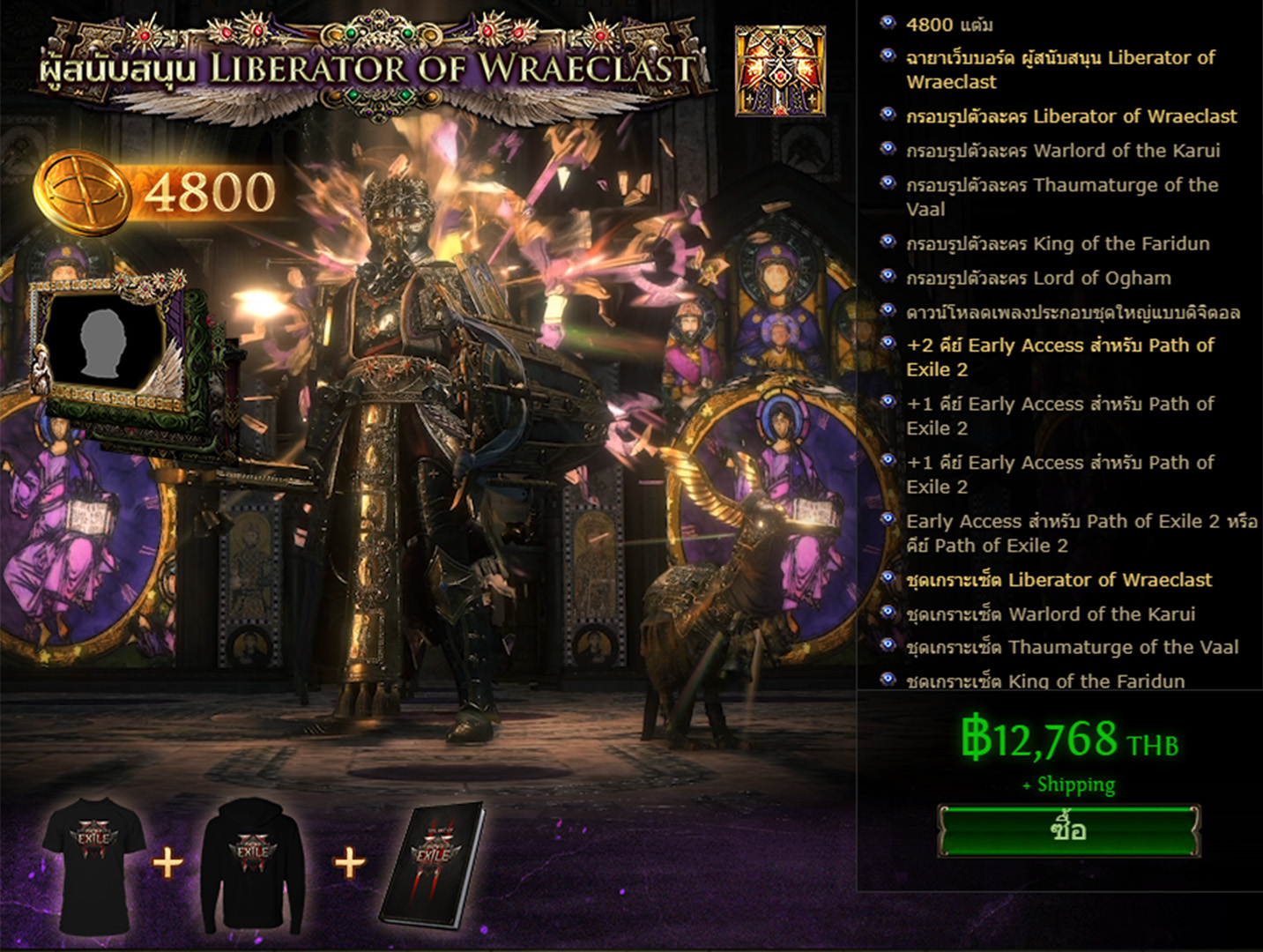Select the Warlord of the Karui portrait frame
This screenshot has height=952, width=1263.
click(x=1062, y=151)
